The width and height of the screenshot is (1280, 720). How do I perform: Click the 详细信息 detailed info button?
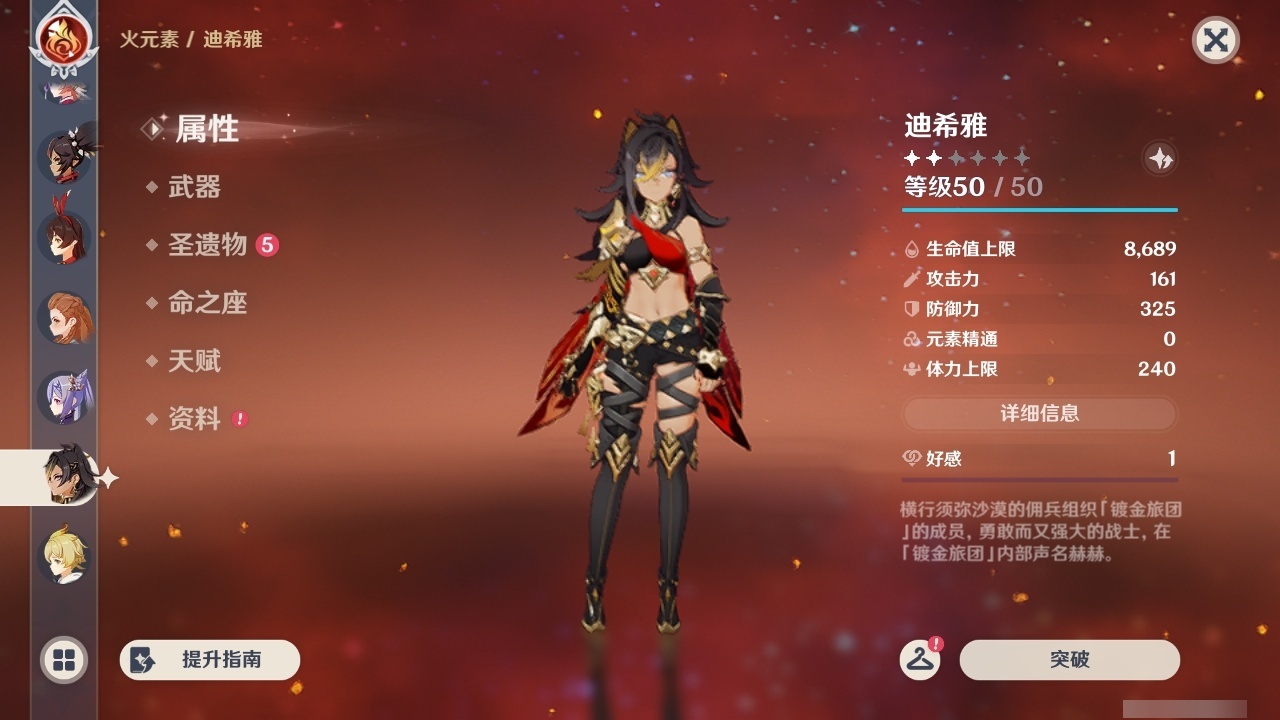click(1040, 414)
